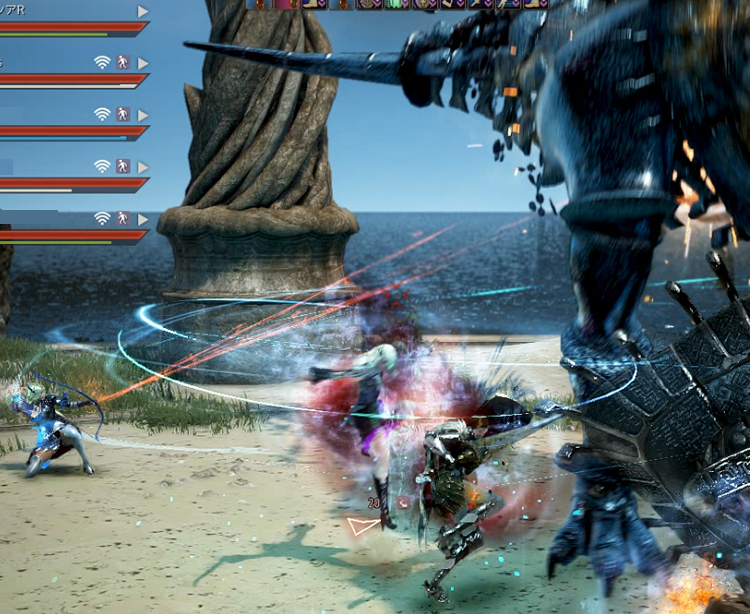
Task: Select the green buff icon in the top buff bar
Action: tap(397, 4)
